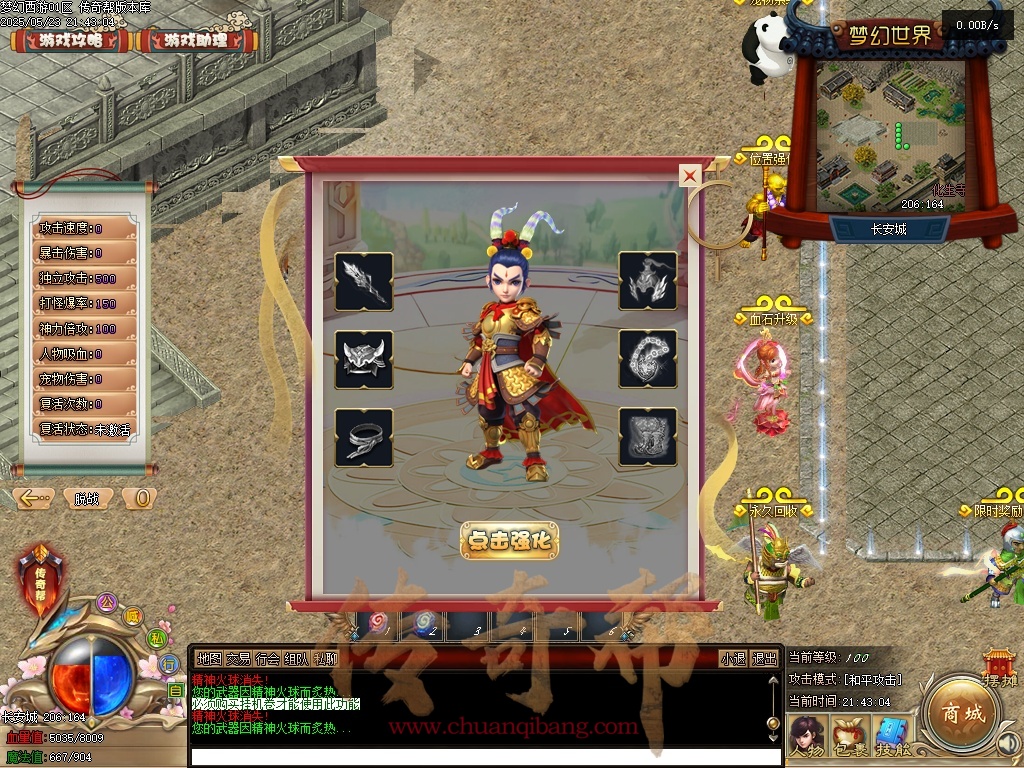1024x768 pixels.
Task: Open the 游戏助理 game assistant
Action: click(196, 41)
